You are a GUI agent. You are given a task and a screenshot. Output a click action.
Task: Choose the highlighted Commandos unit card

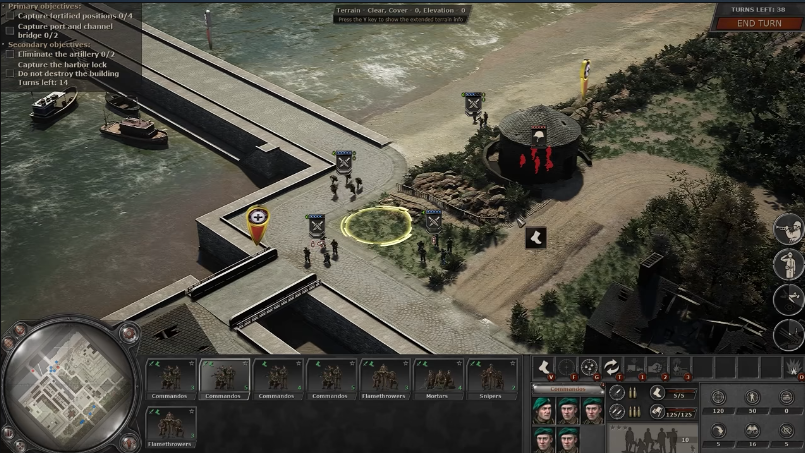pos(224,379)
